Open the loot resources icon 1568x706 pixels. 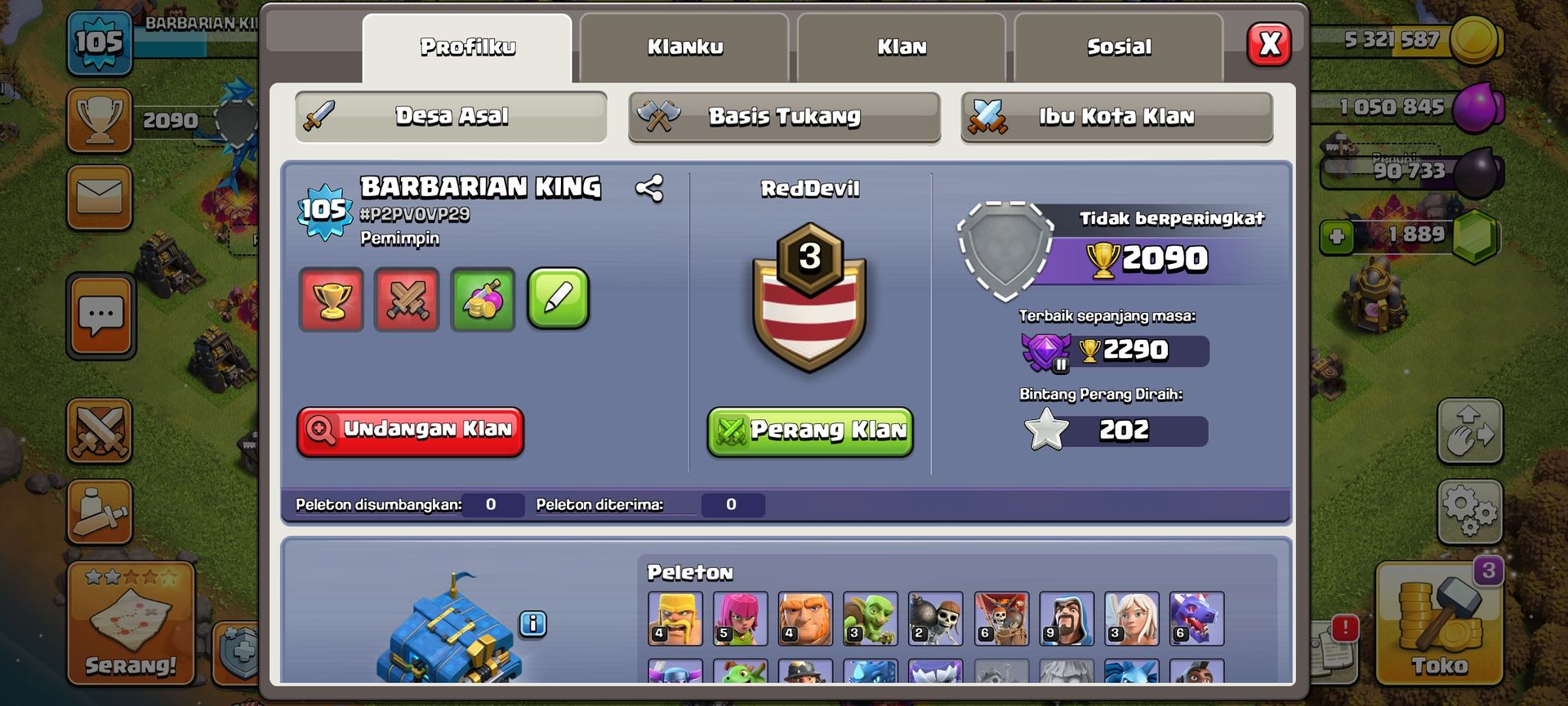(483, 301)
